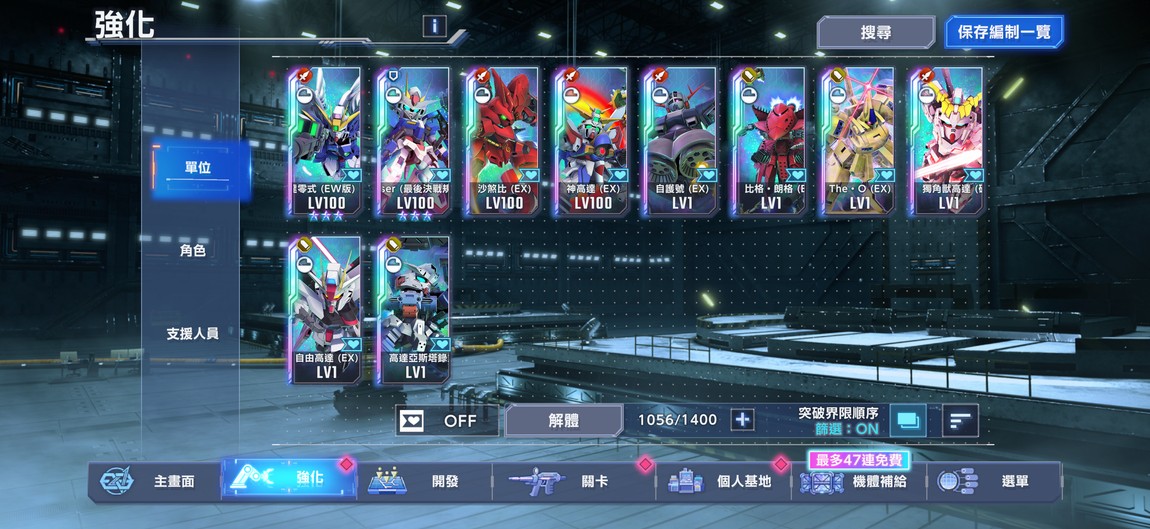
Task: Open the 解體 dismantle button
Action: (x=563, y=421)
